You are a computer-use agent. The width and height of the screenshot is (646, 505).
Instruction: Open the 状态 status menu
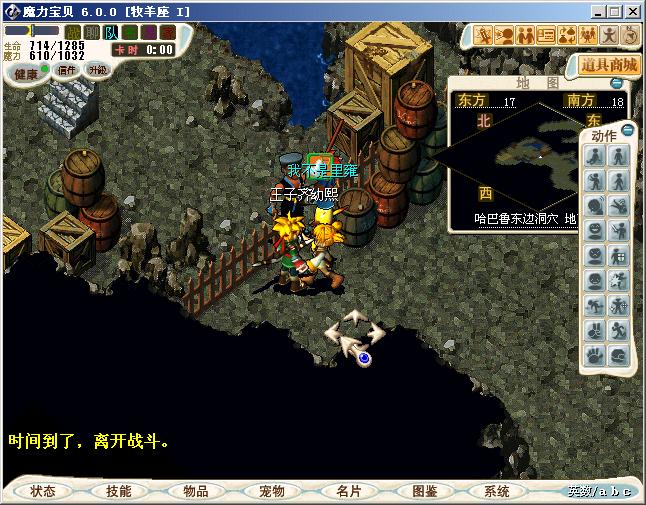coord(42,491)
